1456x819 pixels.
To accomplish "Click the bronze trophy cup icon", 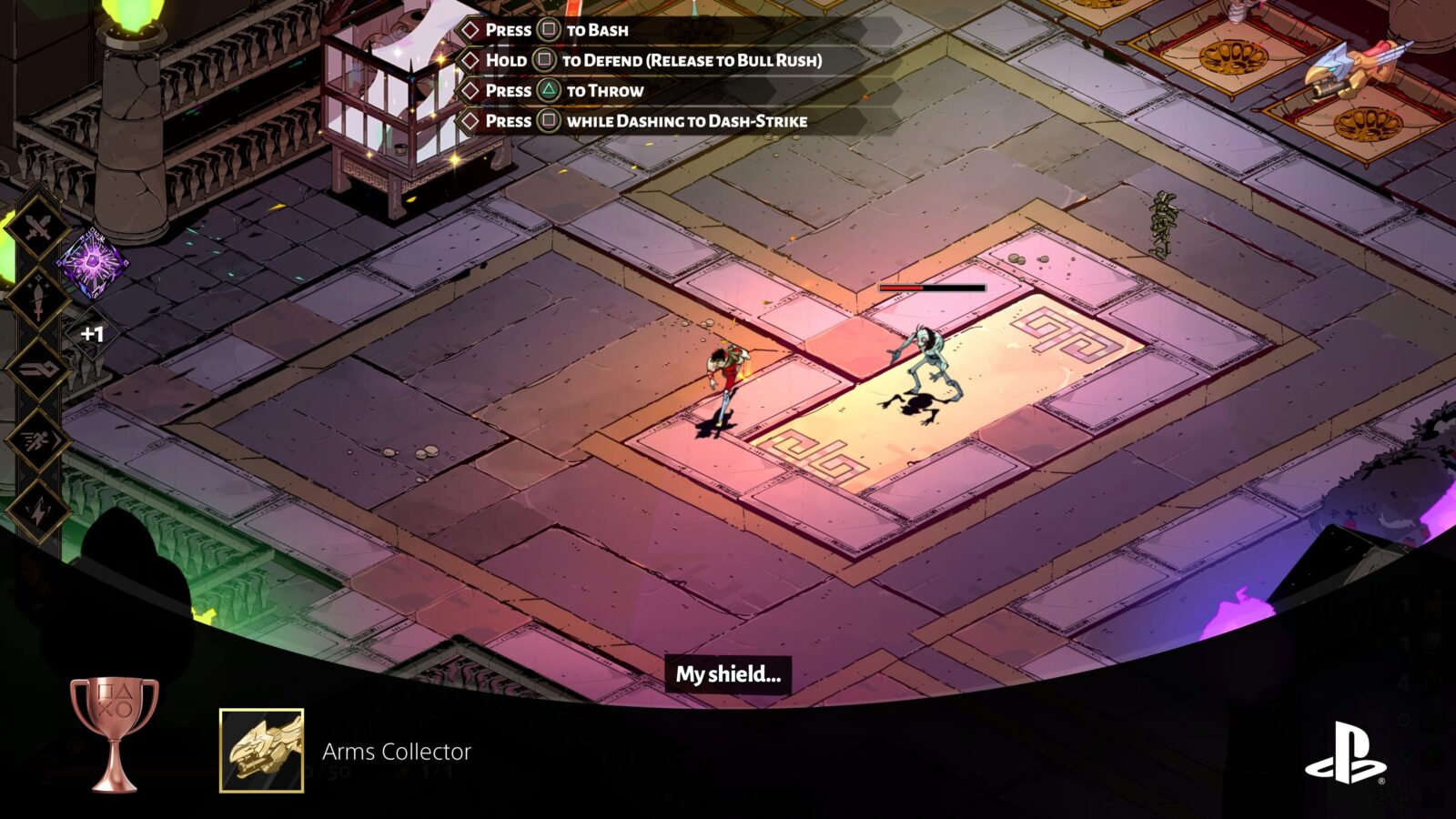I will [114, 733].
